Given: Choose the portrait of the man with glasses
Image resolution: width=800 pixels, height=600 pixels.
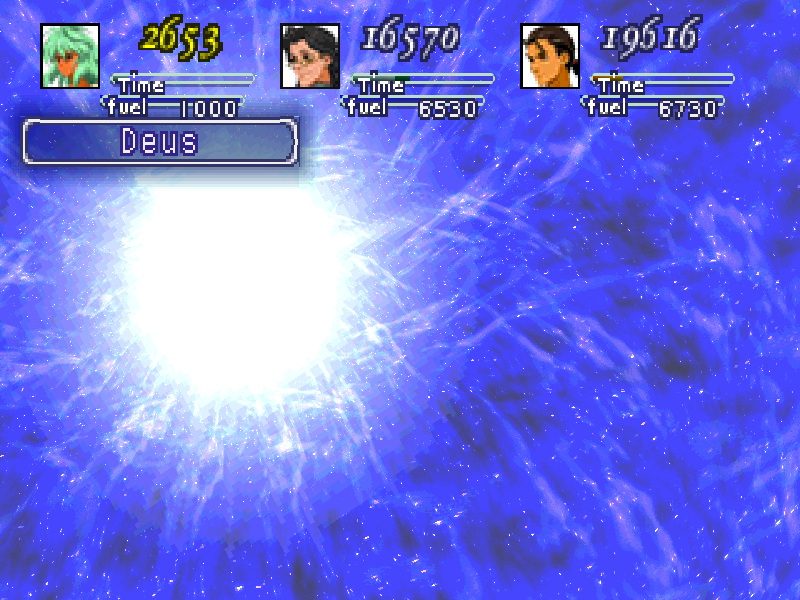Looking at the screenshot, I should click(310, 56).
